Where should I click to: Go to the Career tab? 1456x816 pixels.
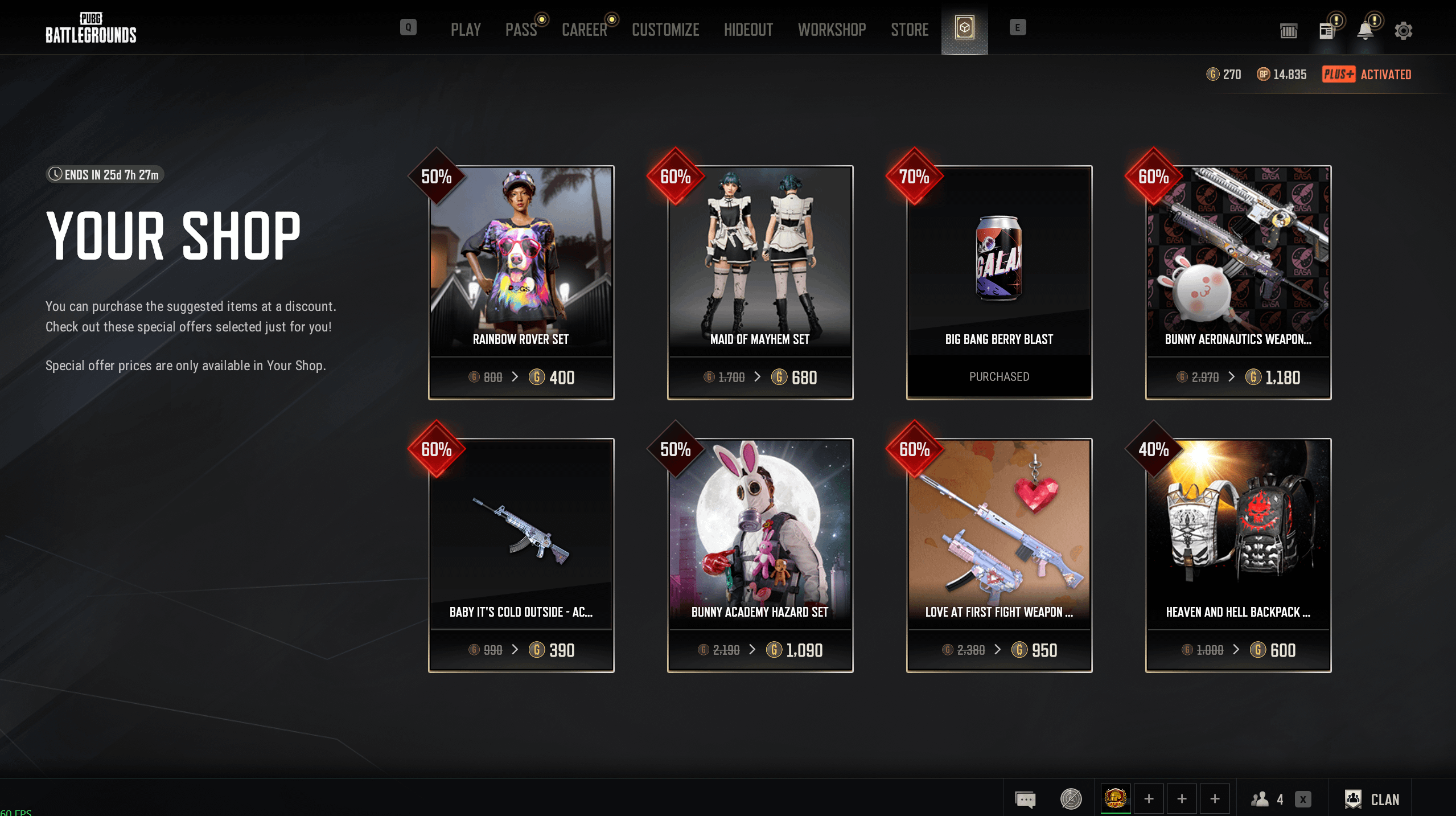[584, 30]
